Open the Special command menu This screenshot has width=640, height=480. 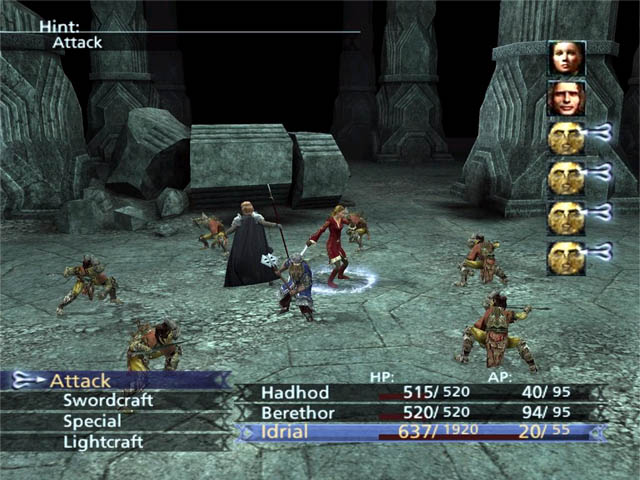click(91, 421)
